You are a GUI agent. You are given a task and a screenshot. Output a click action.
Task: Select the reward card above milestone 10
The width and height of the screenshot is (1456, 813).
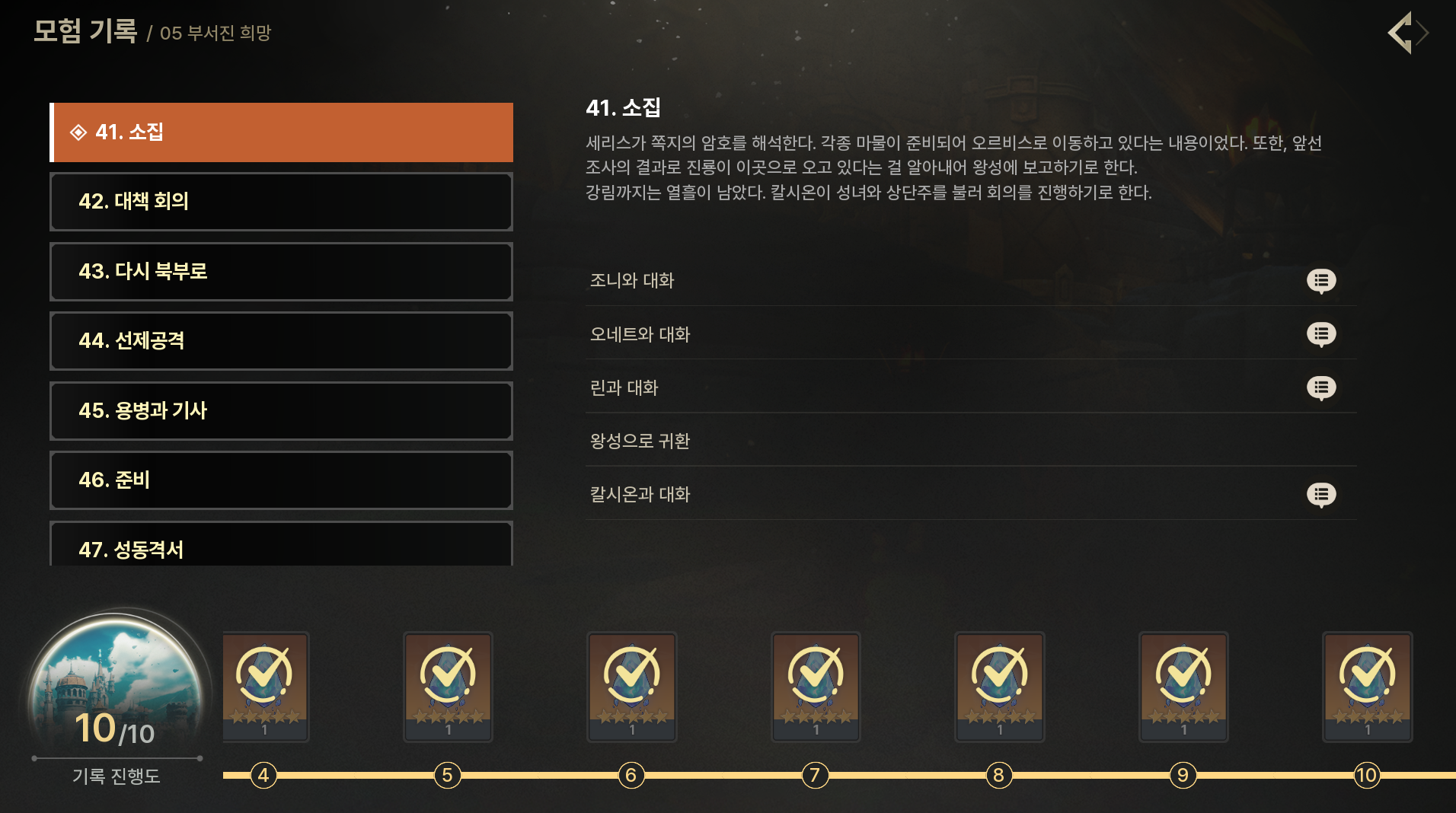[x=1367, y=686]
